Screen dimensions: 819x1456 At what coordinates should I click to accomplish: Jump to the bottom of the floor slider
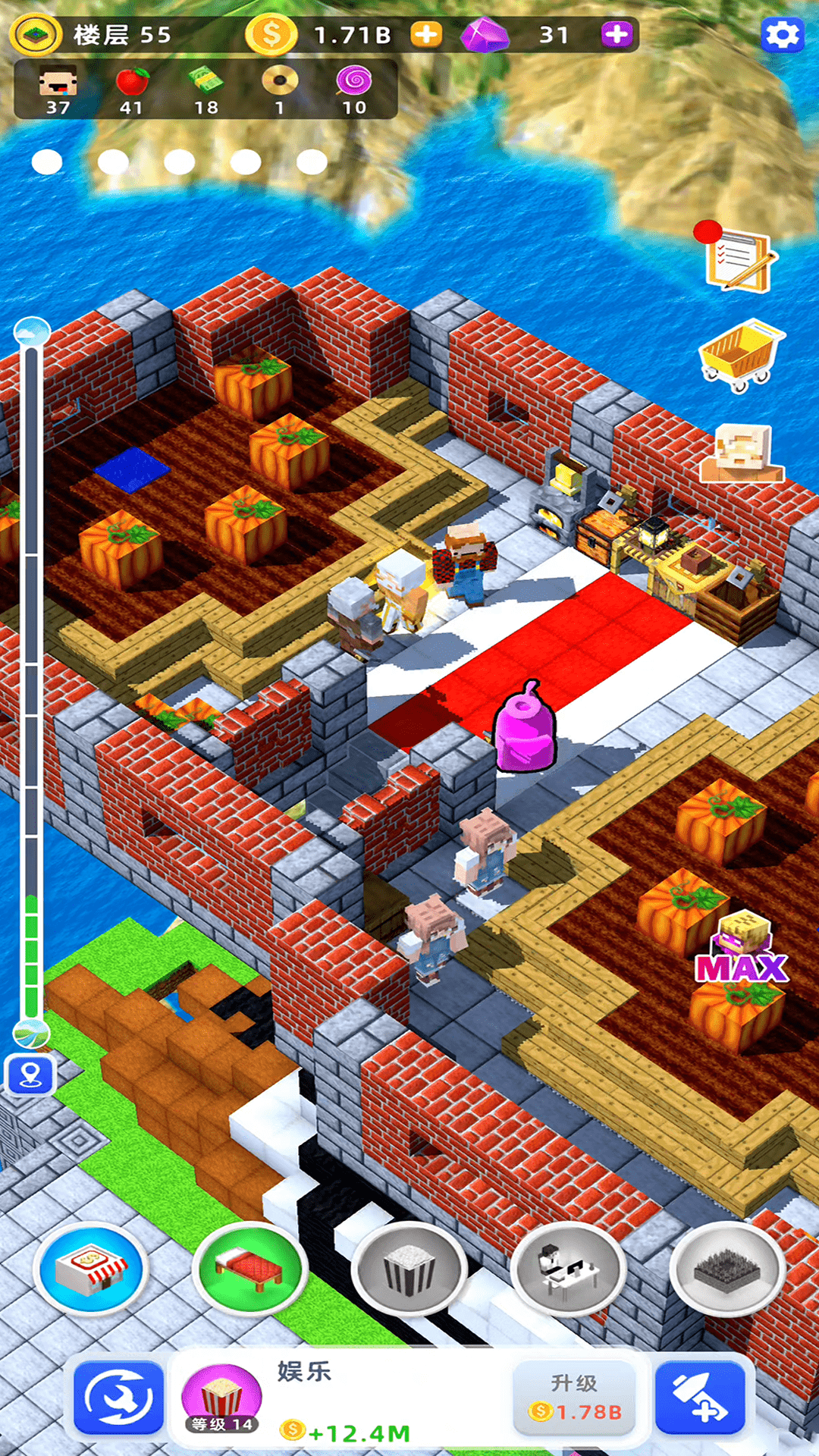click(32, 1033)
